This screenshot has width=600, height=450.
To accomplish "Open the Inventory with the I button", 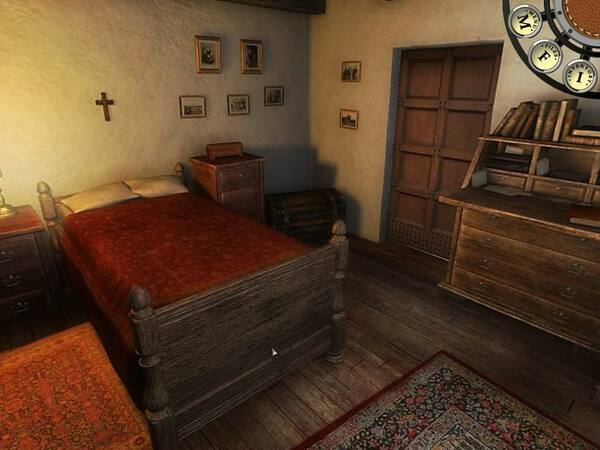I will pos(581,75).
